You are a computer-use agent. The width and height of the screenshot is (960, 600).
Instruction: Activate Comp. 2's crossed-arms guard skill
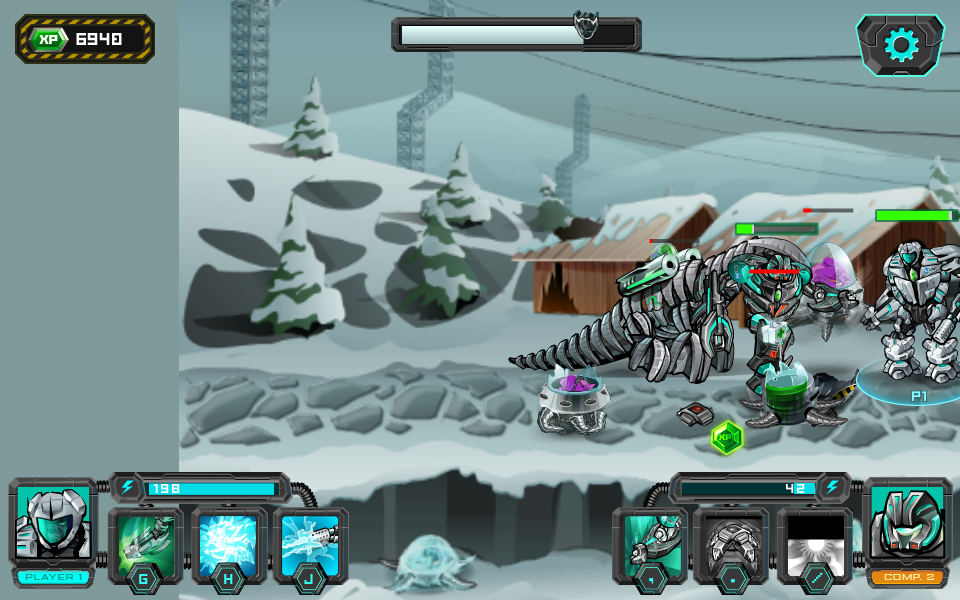coord(731,544)
